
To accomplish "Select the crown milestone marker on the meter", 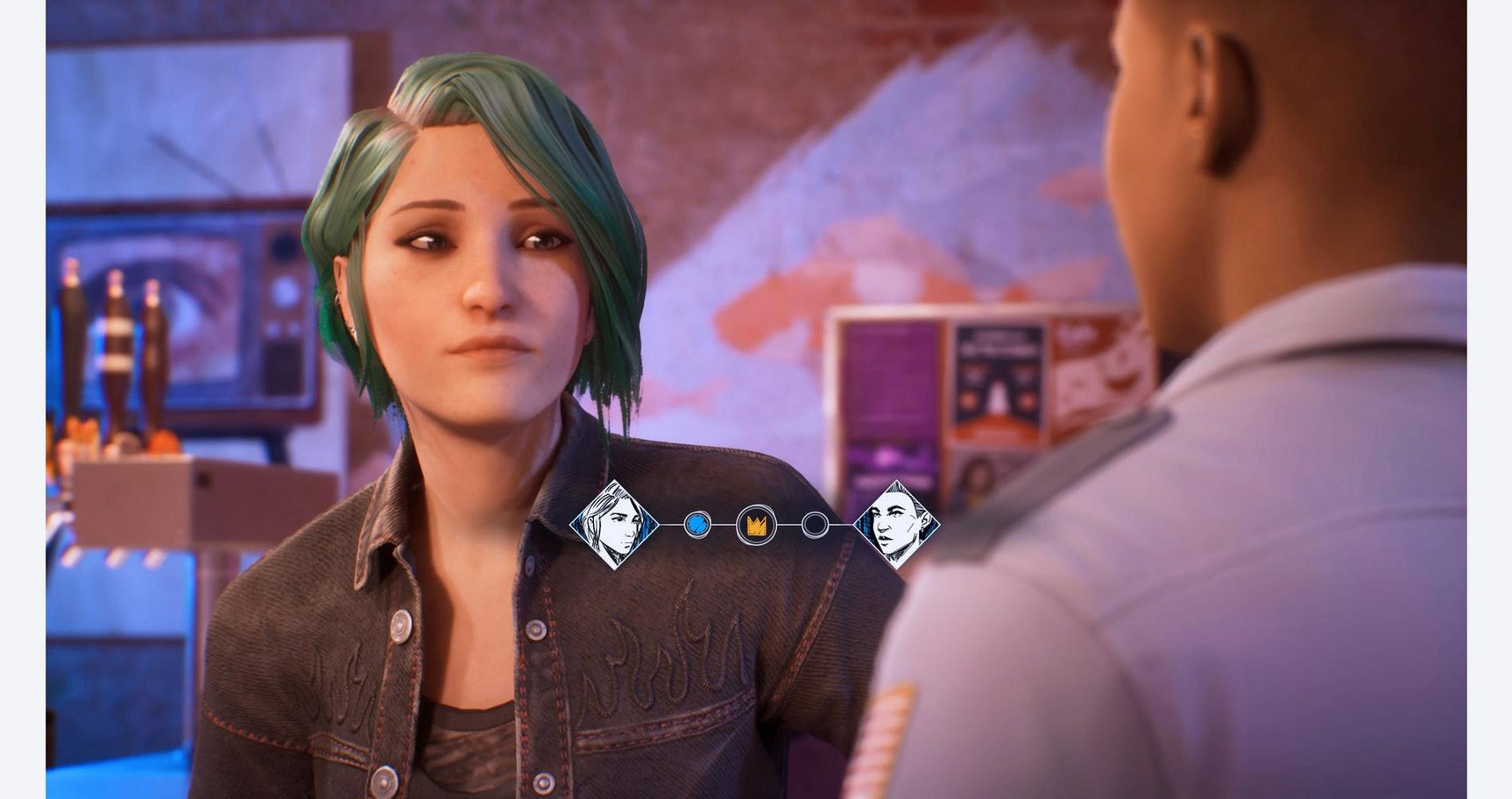I will pyautogui.click(x=756, y=523).
